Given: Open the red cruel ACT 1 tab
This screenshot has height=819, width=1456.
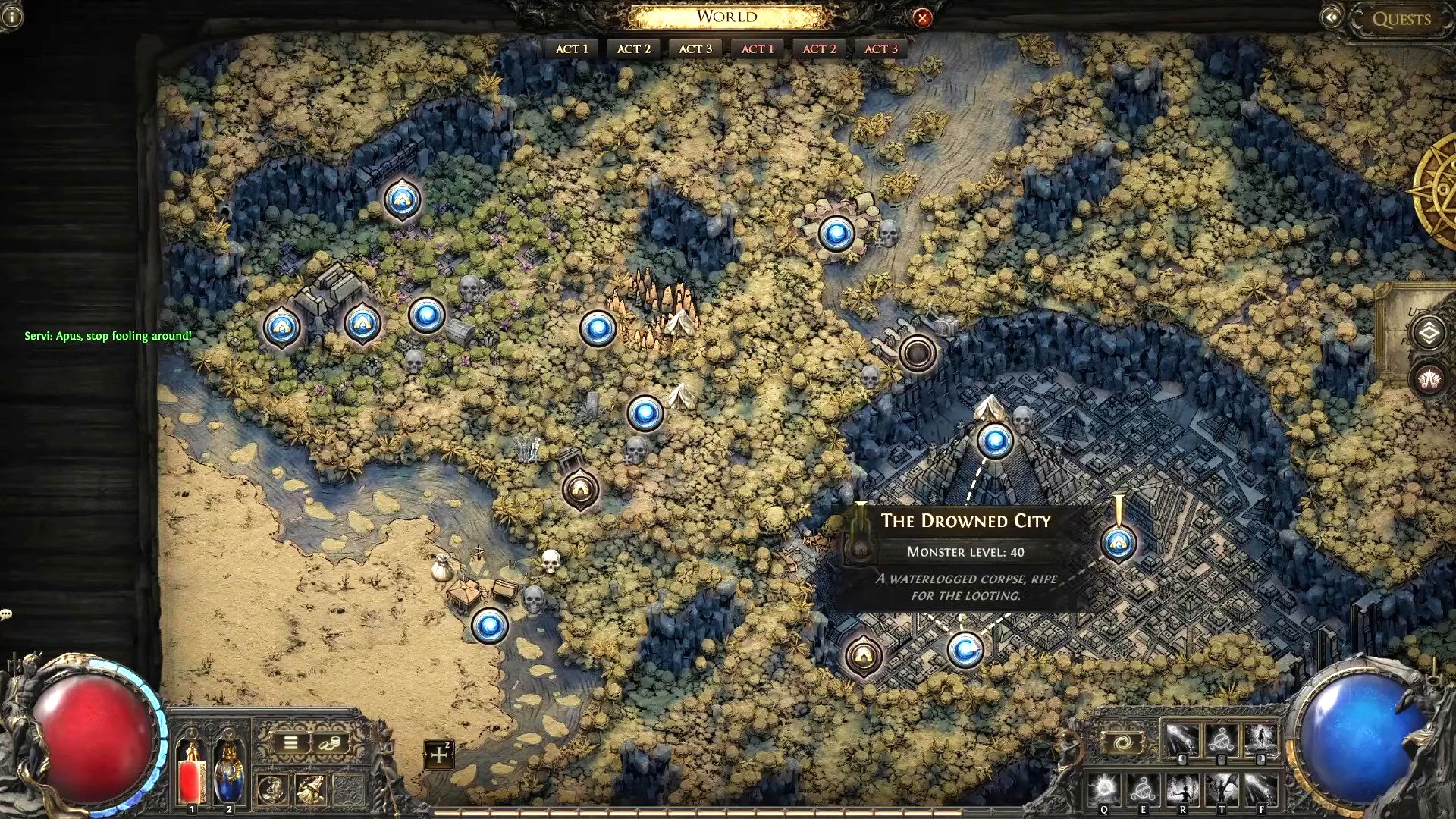Looking at the screenshot, I should pyautogui.click(x=756, y=49).
